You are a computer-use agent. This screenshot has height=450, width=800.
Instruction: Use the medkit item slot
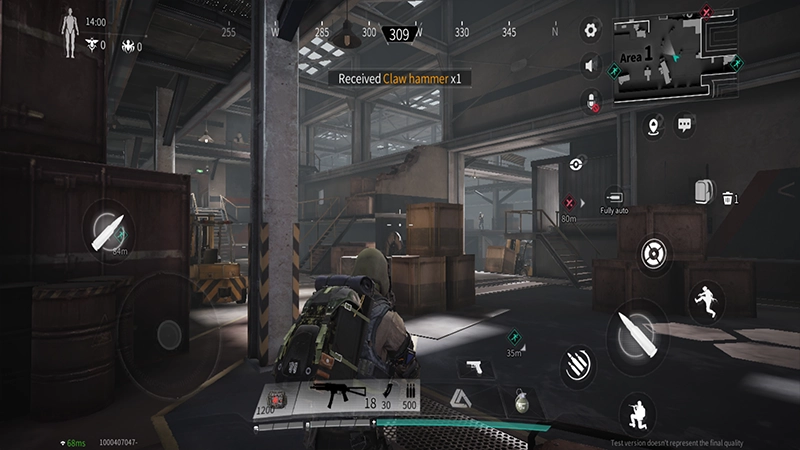tap(277, 400)
